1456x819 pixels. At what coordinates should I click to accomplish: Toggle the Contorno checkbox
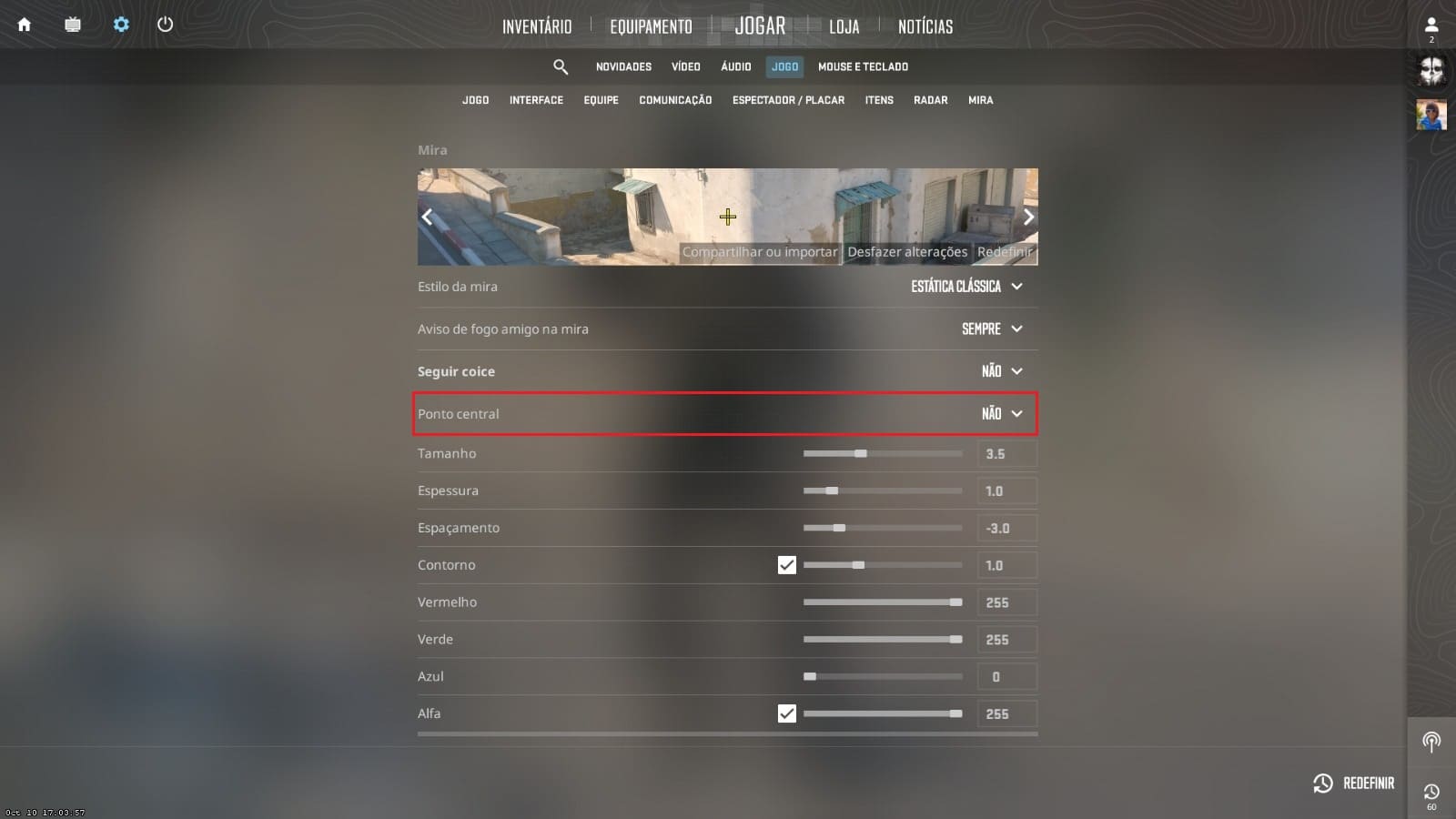click(786, 564)
